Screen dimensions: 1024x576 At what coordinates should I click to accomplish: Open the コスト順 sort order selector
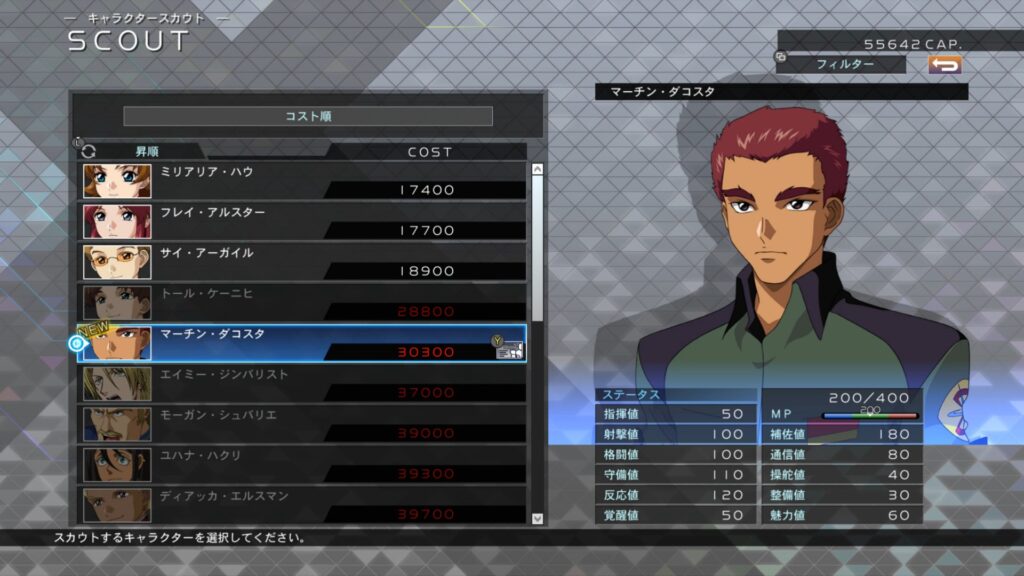pos(308,116)
